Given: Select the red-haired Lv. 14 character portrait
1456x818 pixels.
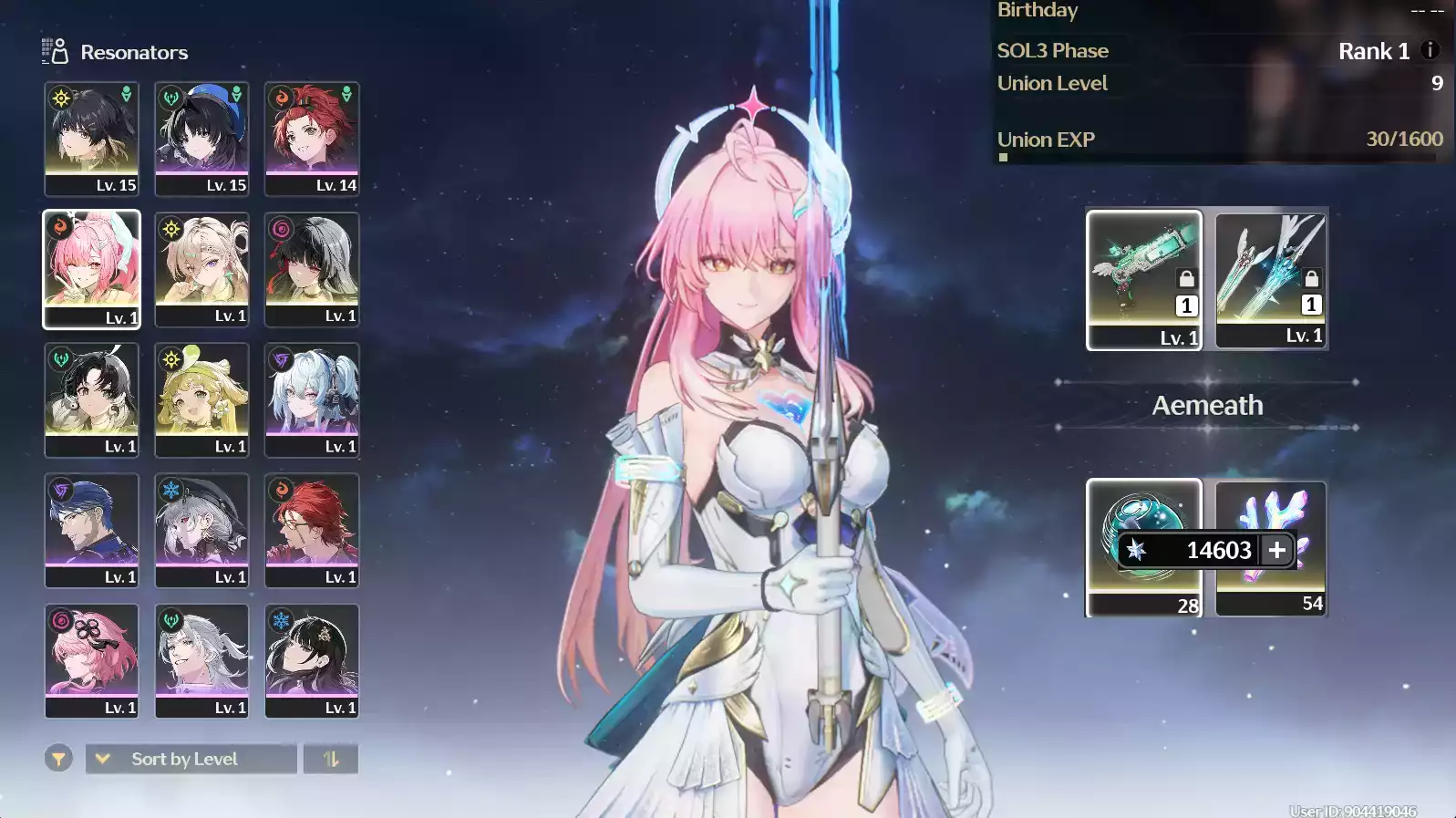Looking at the screenshot, I should 311,137.
